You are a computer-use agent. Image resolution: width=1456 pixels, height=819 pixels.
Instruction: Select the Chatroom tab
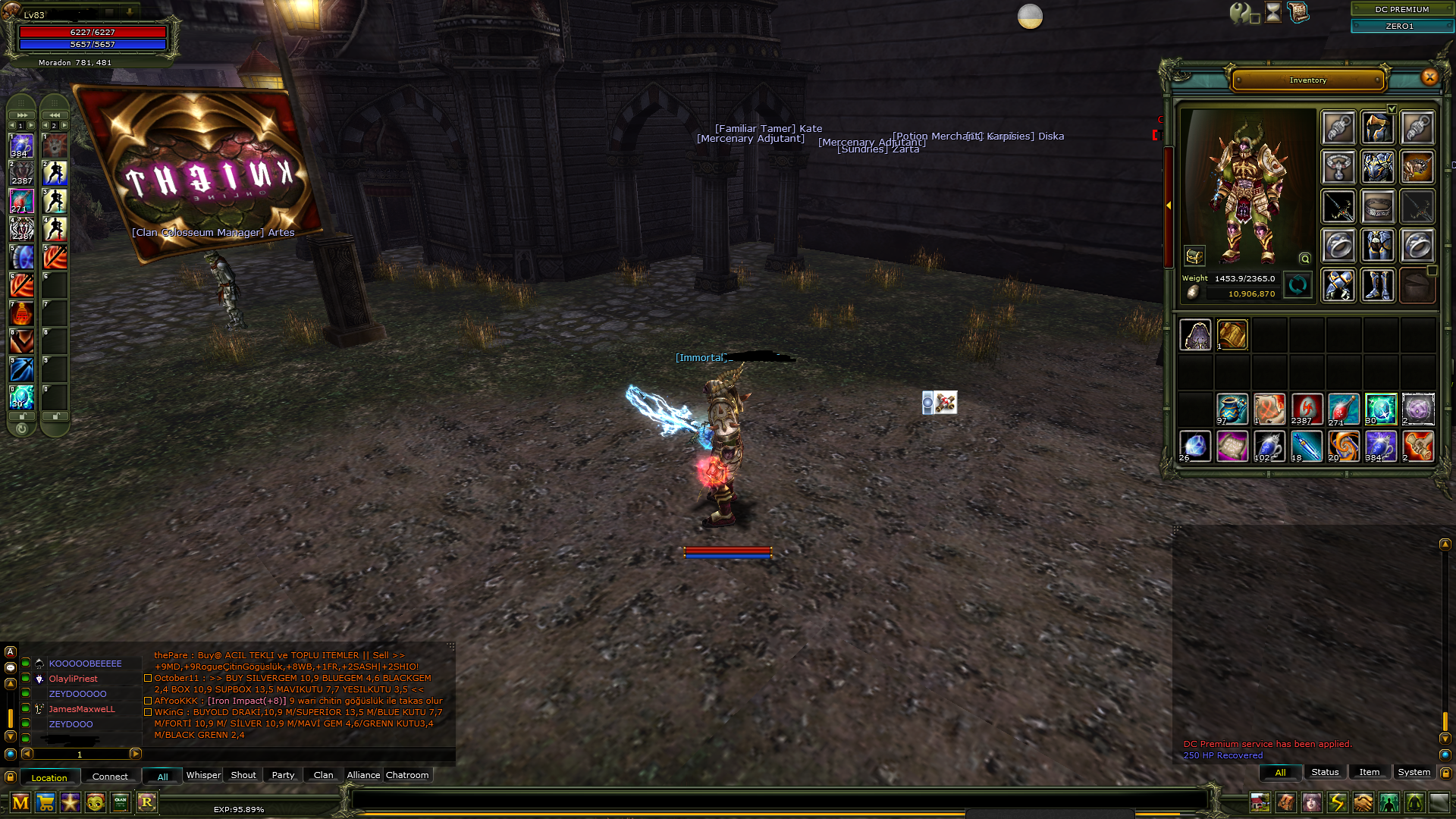(407, 775)
